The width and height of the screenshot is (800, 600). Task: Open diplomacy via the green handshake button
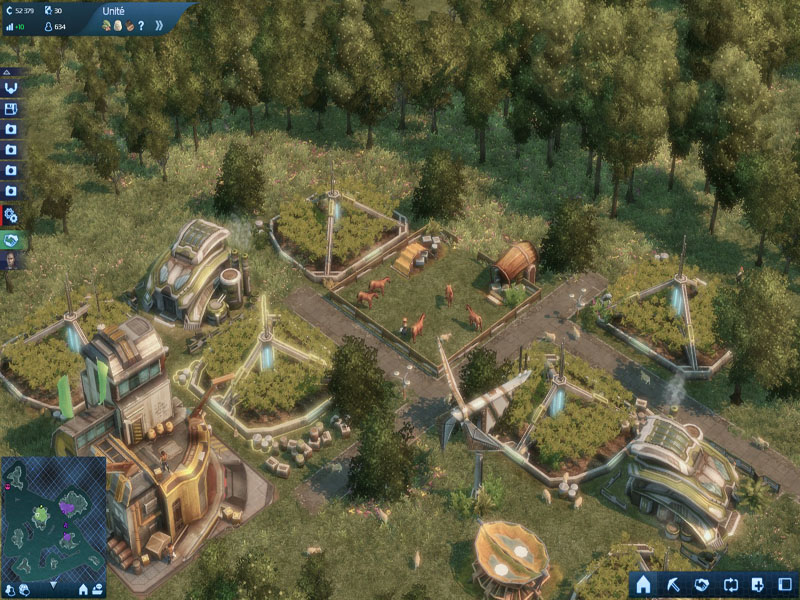[x=12, y=240]
